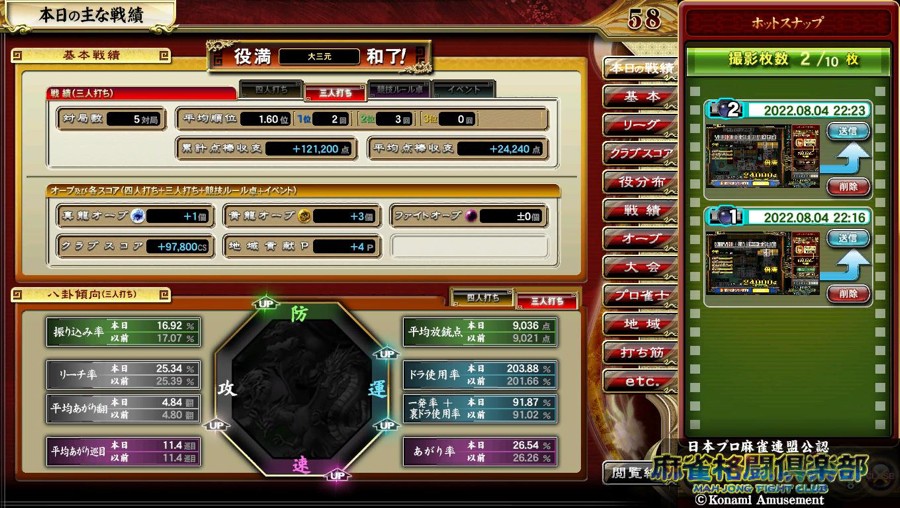Open the イベント records tab
The image size is (900, 508).
(x=463, y=89)
